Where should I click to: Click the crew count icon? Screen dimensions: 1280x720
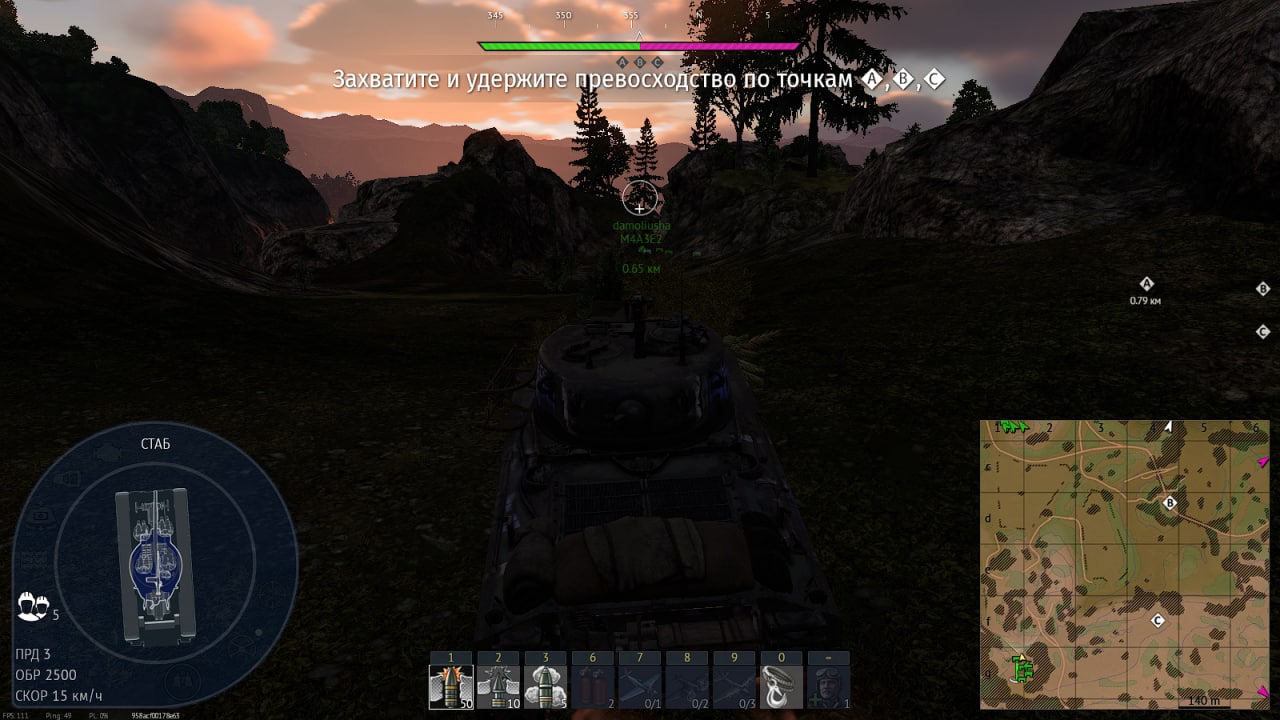(33, 606)
